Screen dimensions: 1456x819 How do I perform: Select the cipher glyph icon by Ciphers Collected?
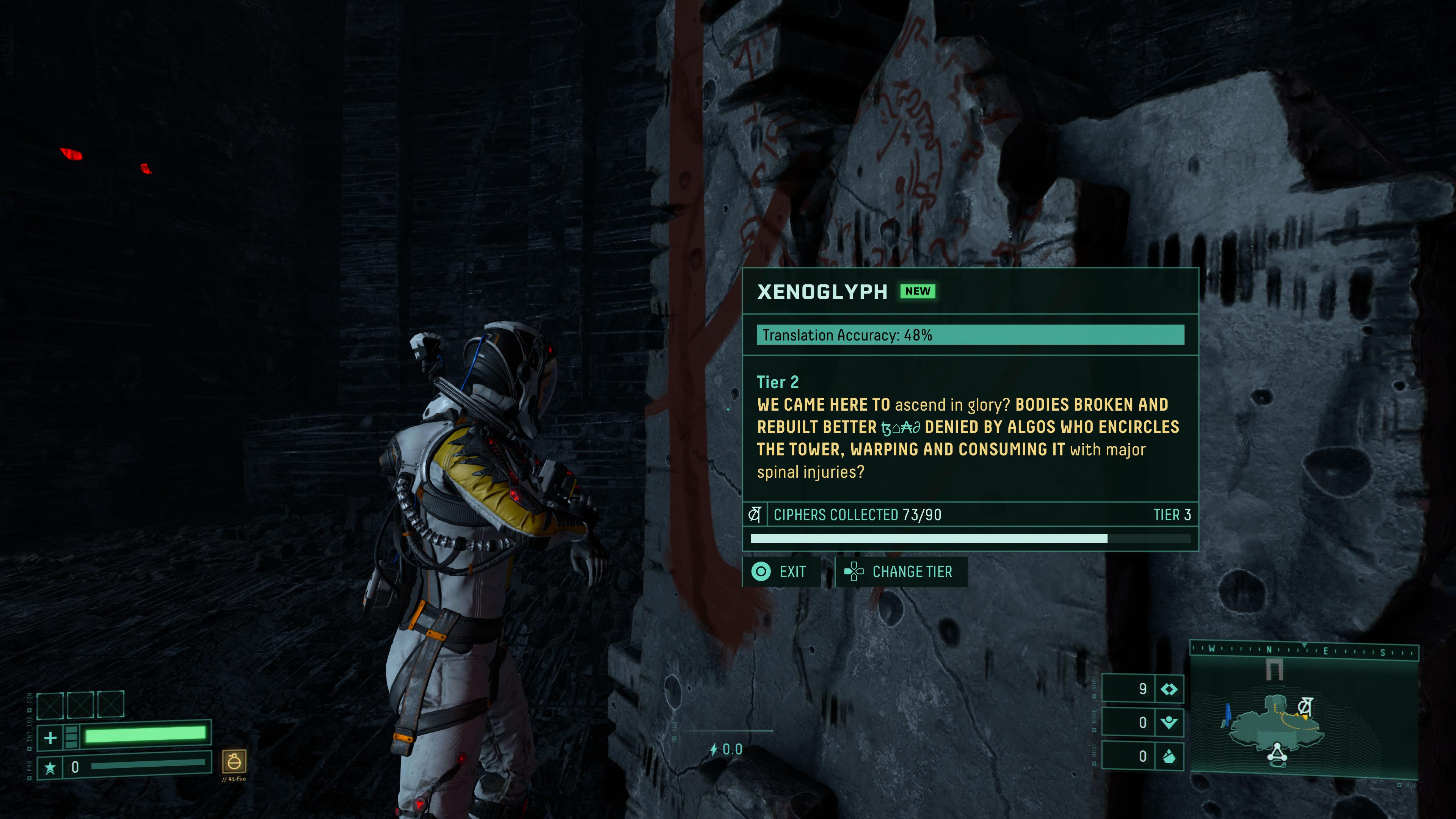(754, 515)
